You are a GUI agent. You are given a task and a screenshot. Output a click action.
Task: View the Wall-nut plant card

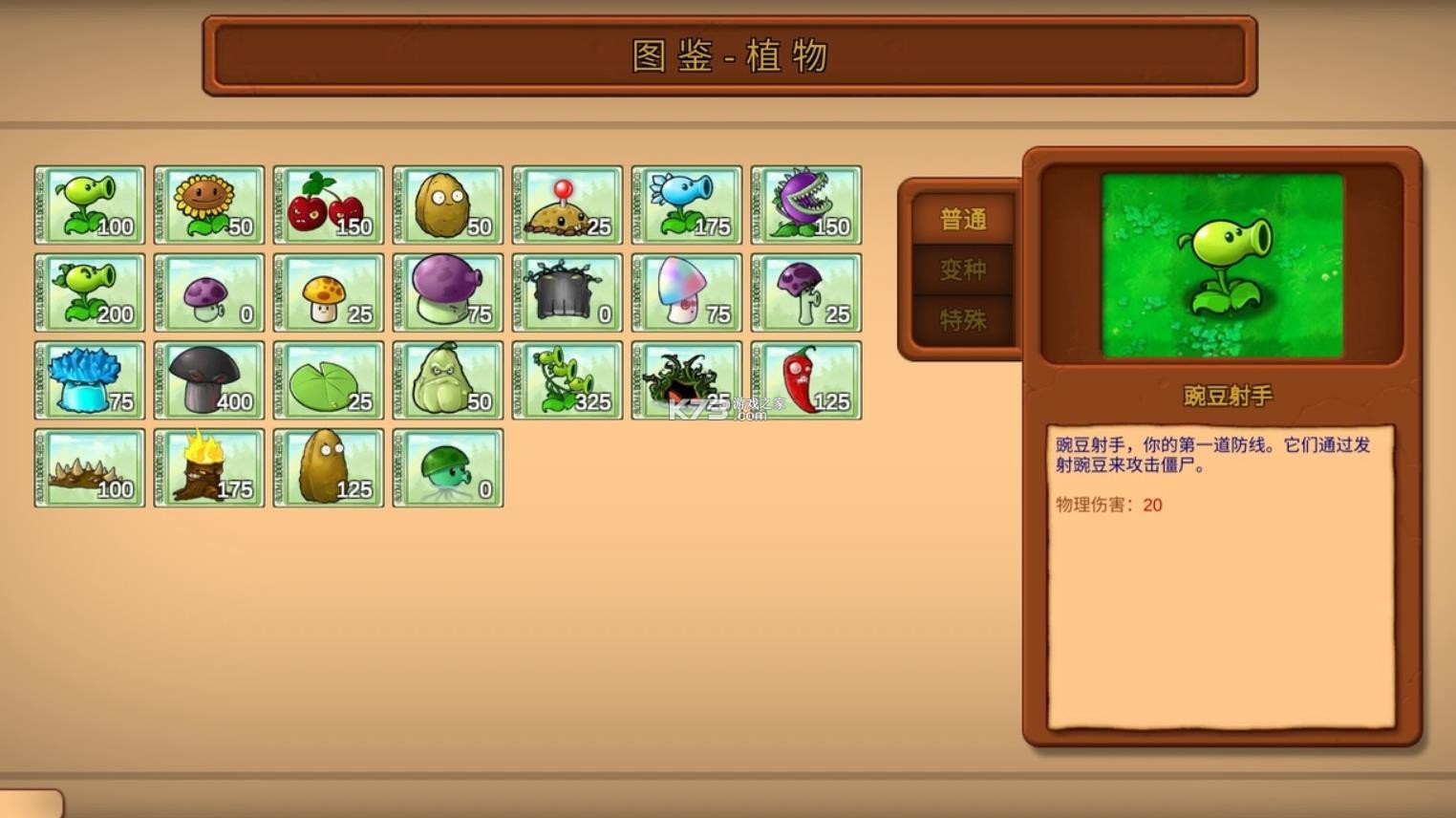(x=447, y=204)
